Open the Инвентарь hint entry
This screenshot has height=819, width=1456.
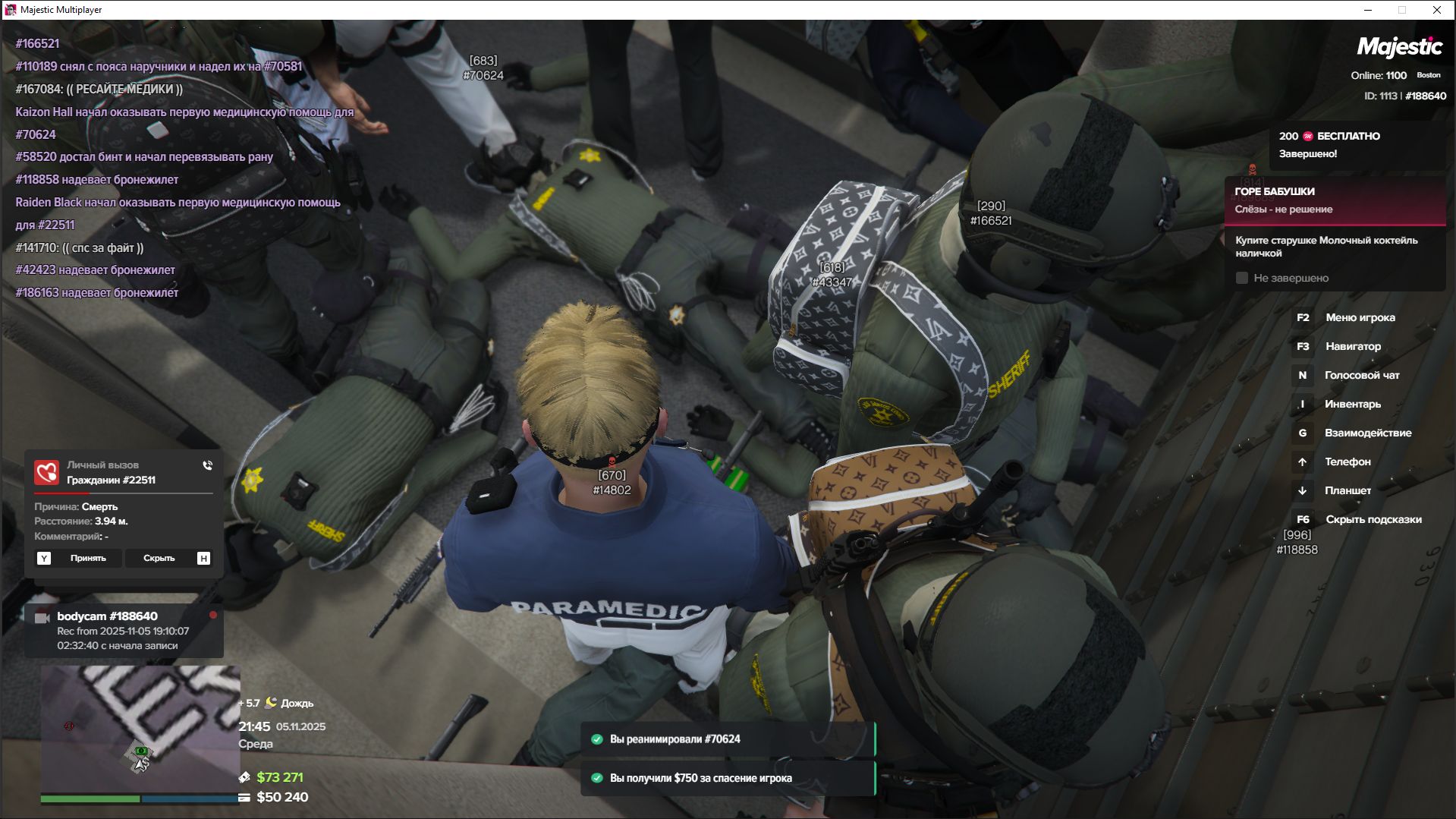coord(1352,405)
